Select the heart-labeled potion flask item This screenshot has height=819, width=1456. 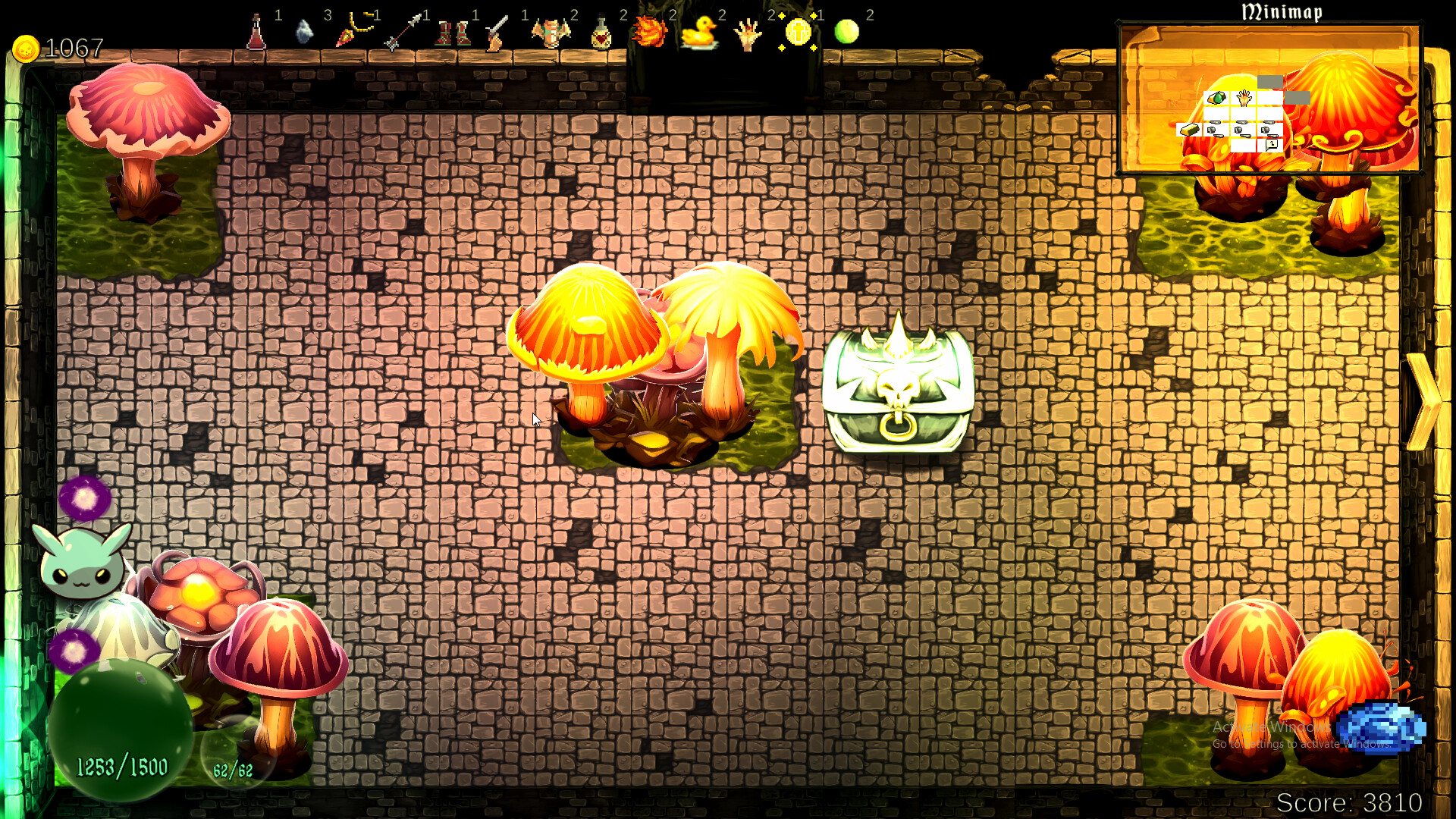click(x=601, y=34)
